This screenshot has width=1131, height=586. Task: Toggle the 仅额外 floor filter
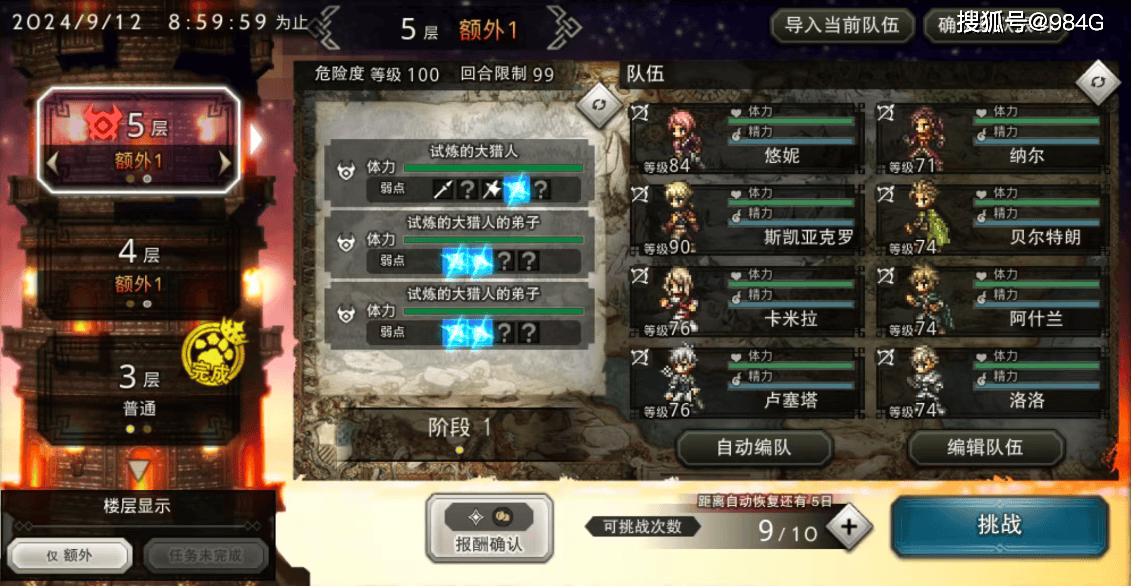[x=70, y=555]
